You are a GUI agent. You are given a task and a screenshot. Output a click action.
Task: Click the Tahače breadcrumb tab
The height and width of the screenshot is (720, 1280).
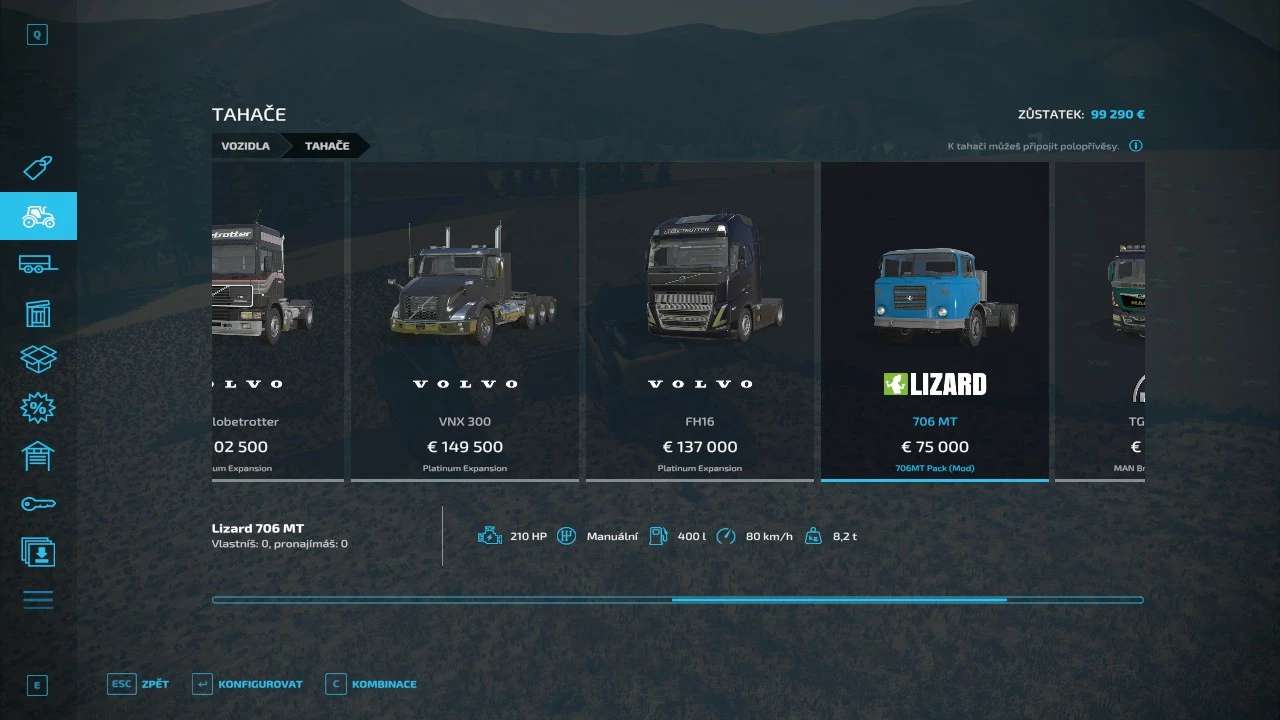[x=327, y=146]
